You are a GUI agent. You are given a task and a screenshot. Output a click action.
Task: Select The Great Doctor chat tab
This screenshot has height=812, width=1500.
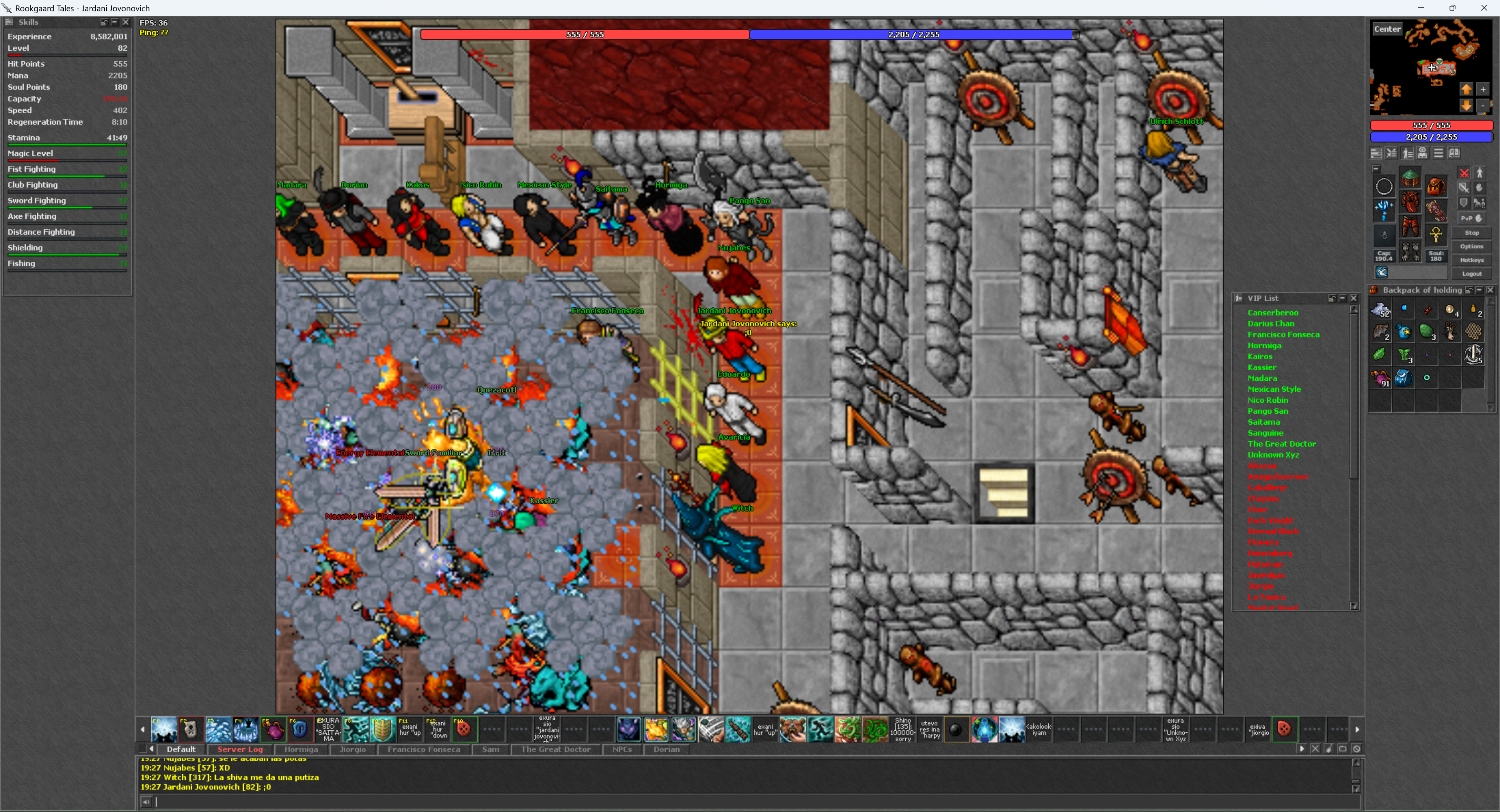tap(556, 749)
